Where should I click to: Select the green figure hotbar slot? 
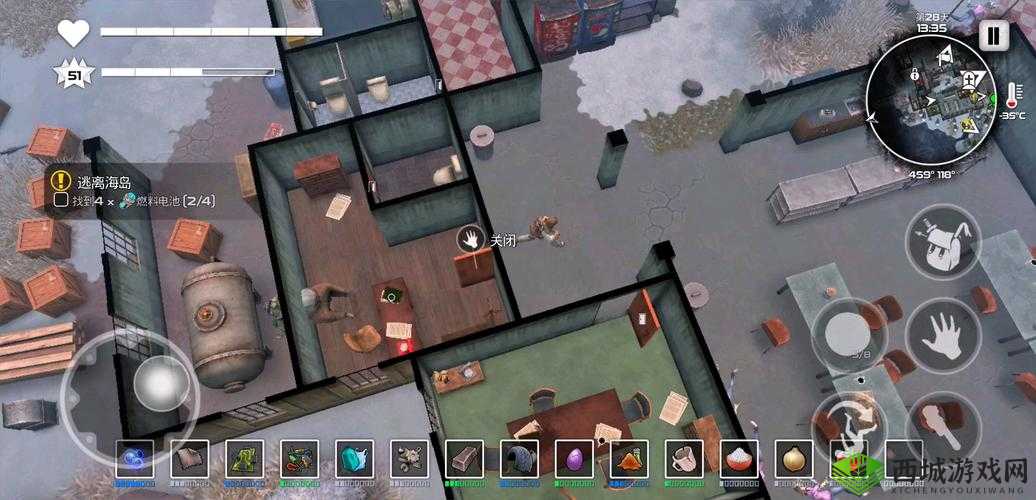click(x=244, y=459)
